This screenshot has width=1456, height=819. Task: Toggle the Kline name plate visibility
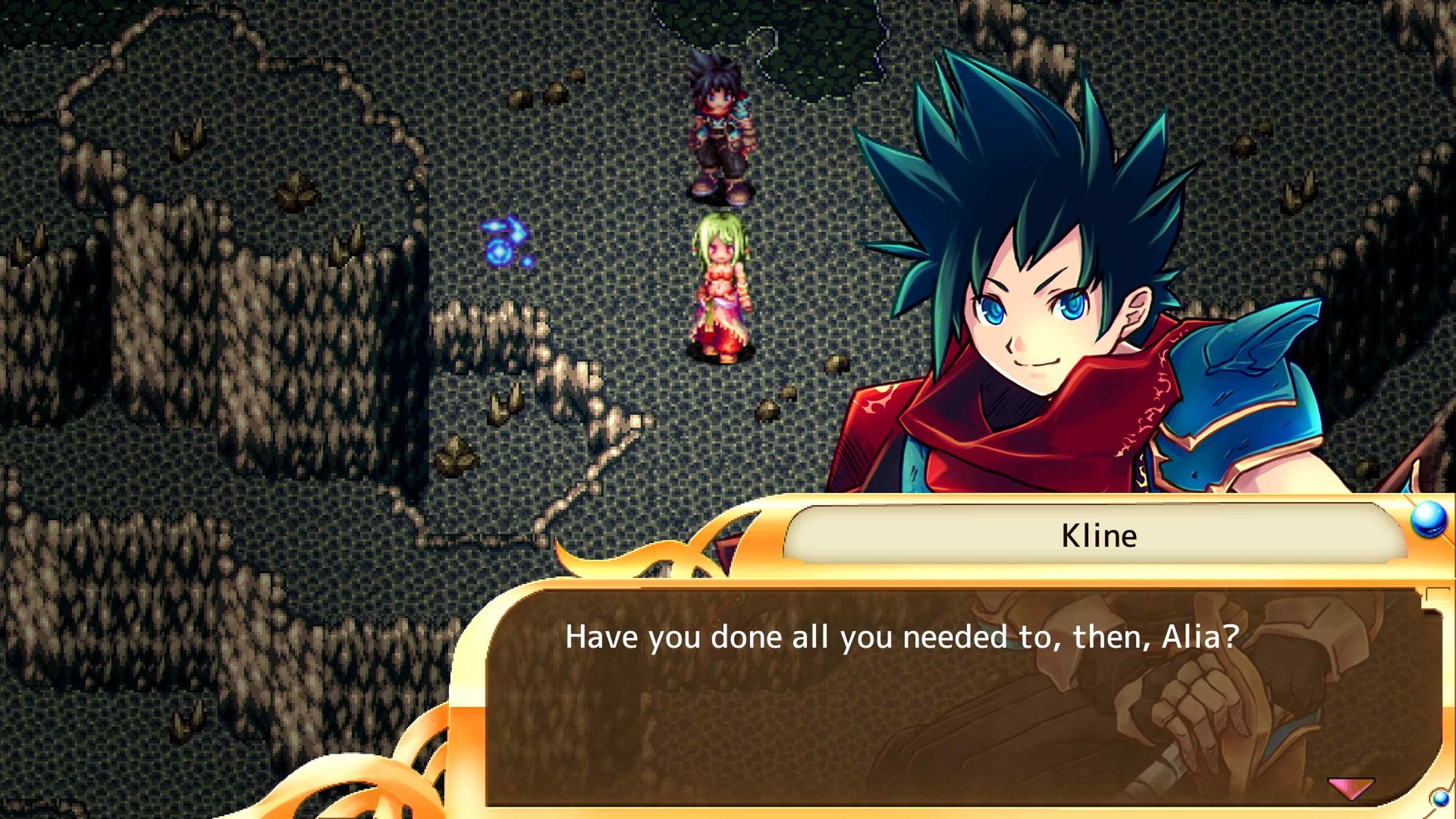coord(1100,535)
